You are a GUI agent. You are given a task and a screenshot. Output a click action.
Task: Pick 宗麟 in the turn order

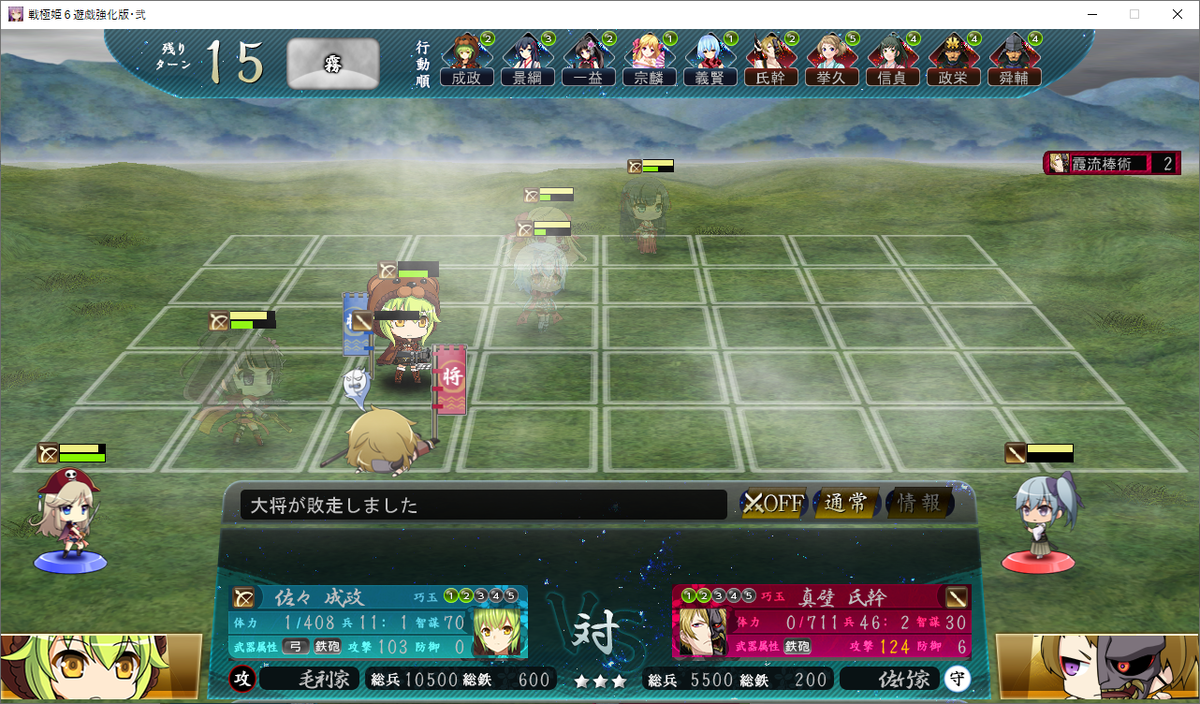click(649, 61)
